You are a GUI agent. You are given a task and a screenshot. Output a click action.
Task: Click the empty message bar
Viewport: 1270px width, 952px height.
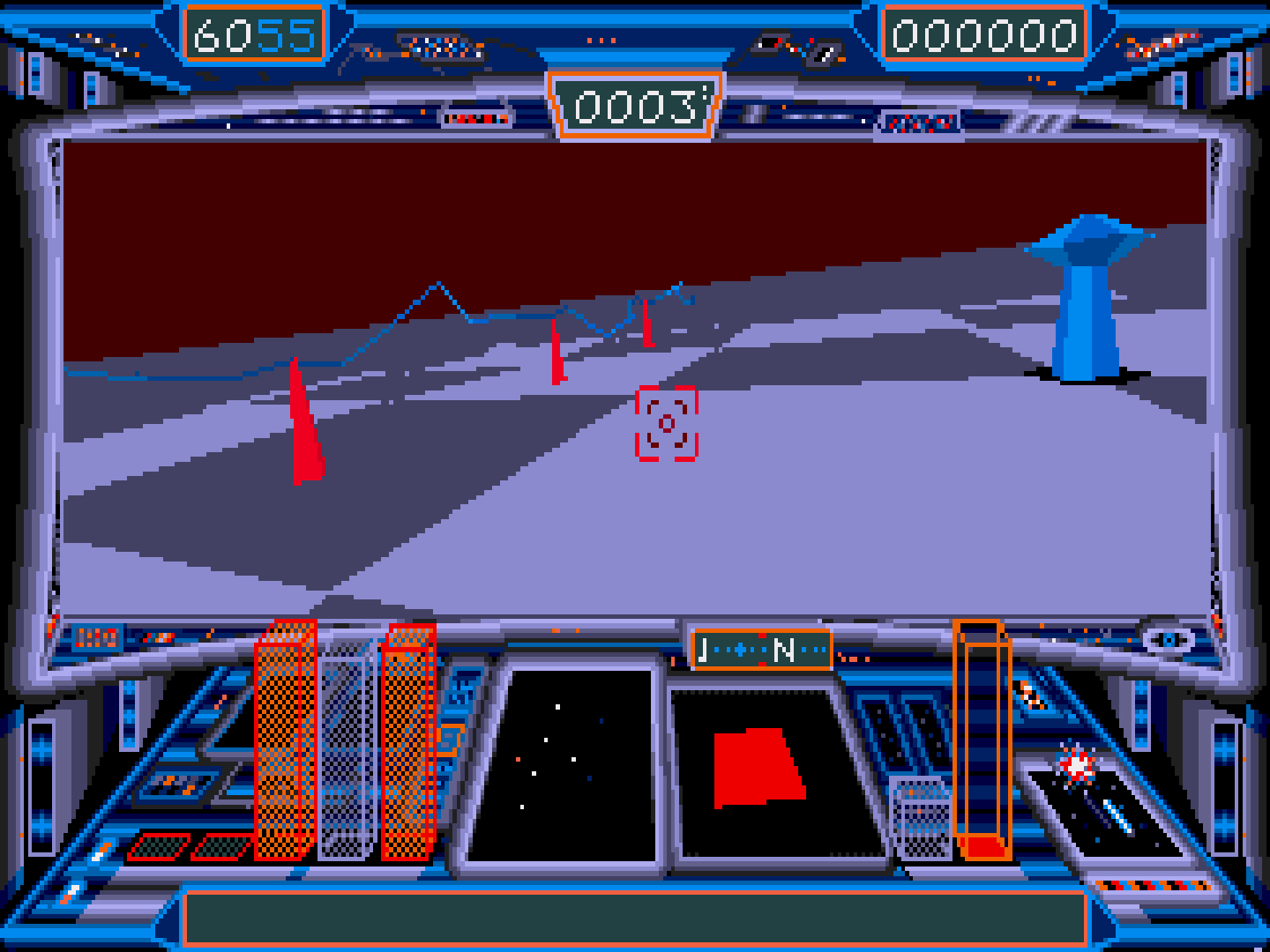(635, 919)
